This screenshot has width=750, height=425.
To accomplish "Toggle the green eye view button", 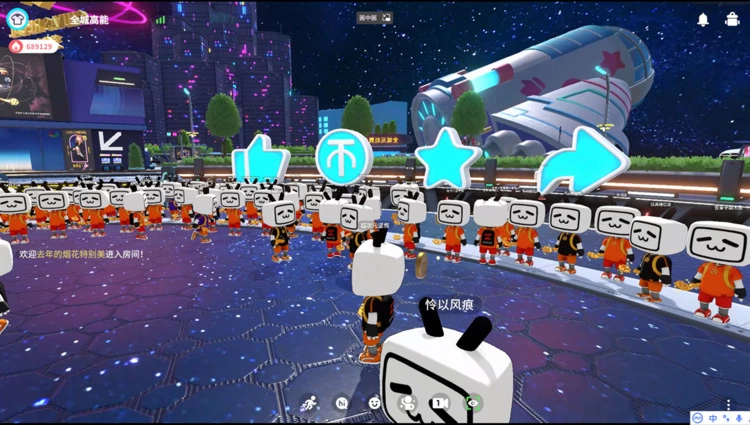I will point(473,403).
